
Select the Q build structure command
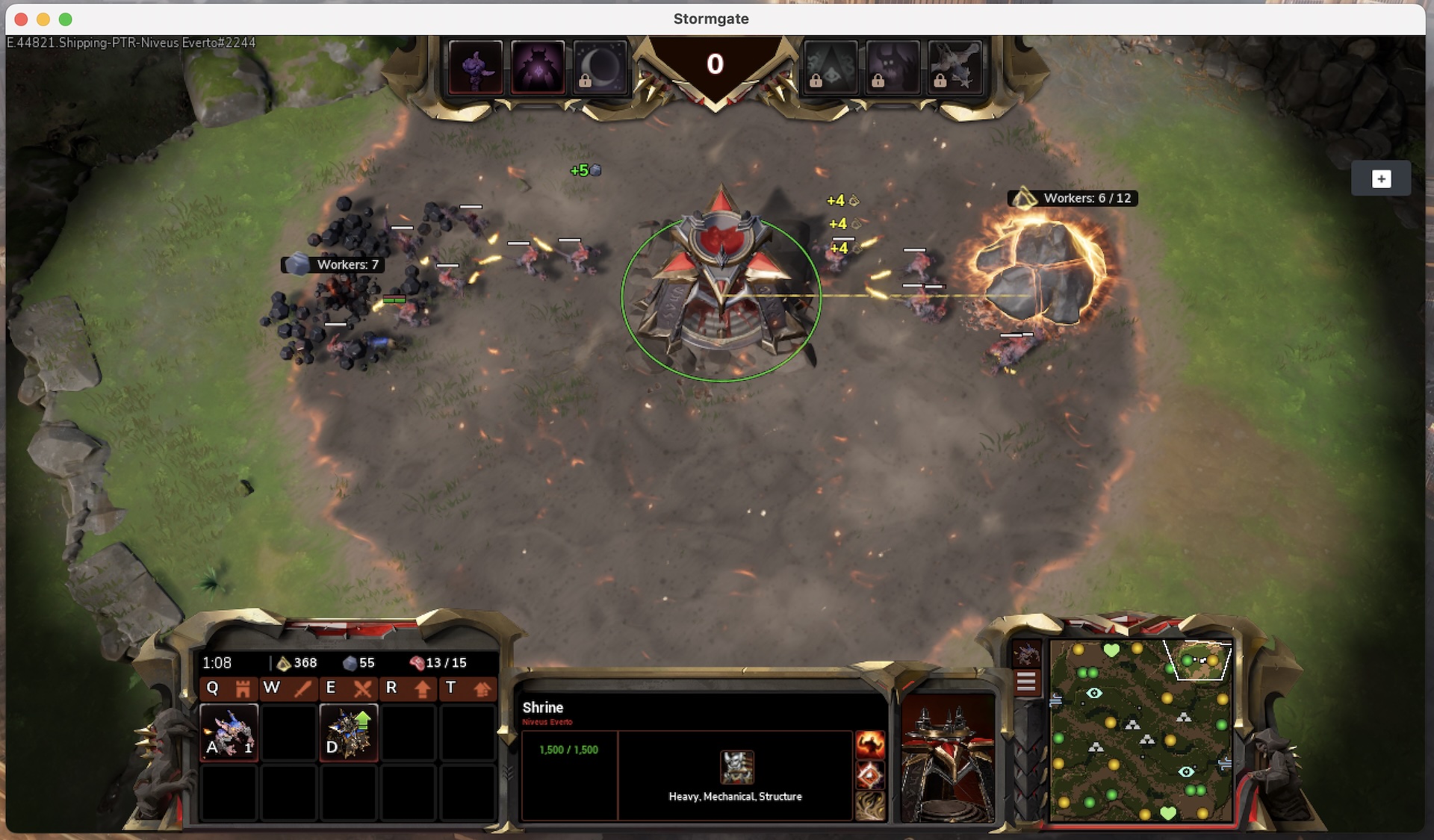click(x=227, y=688)
